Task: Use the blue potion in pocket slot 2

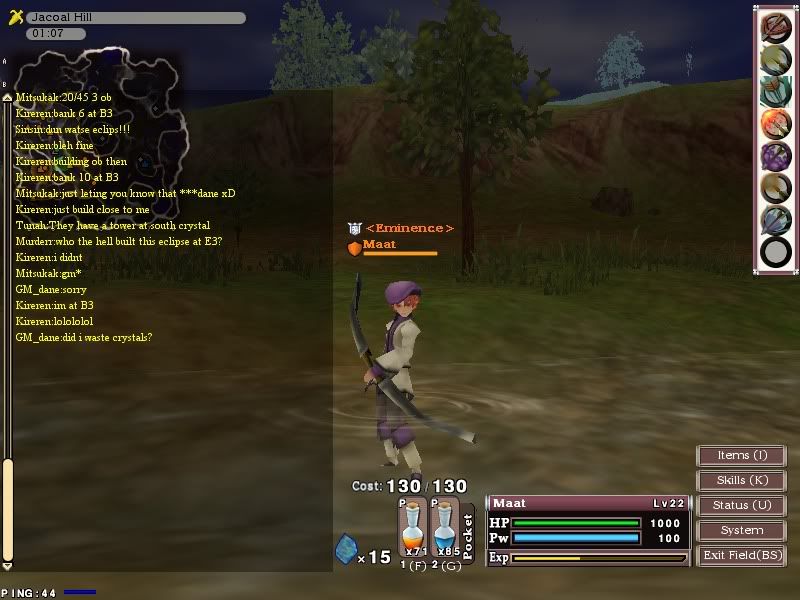Action: [x=444, y=530]
